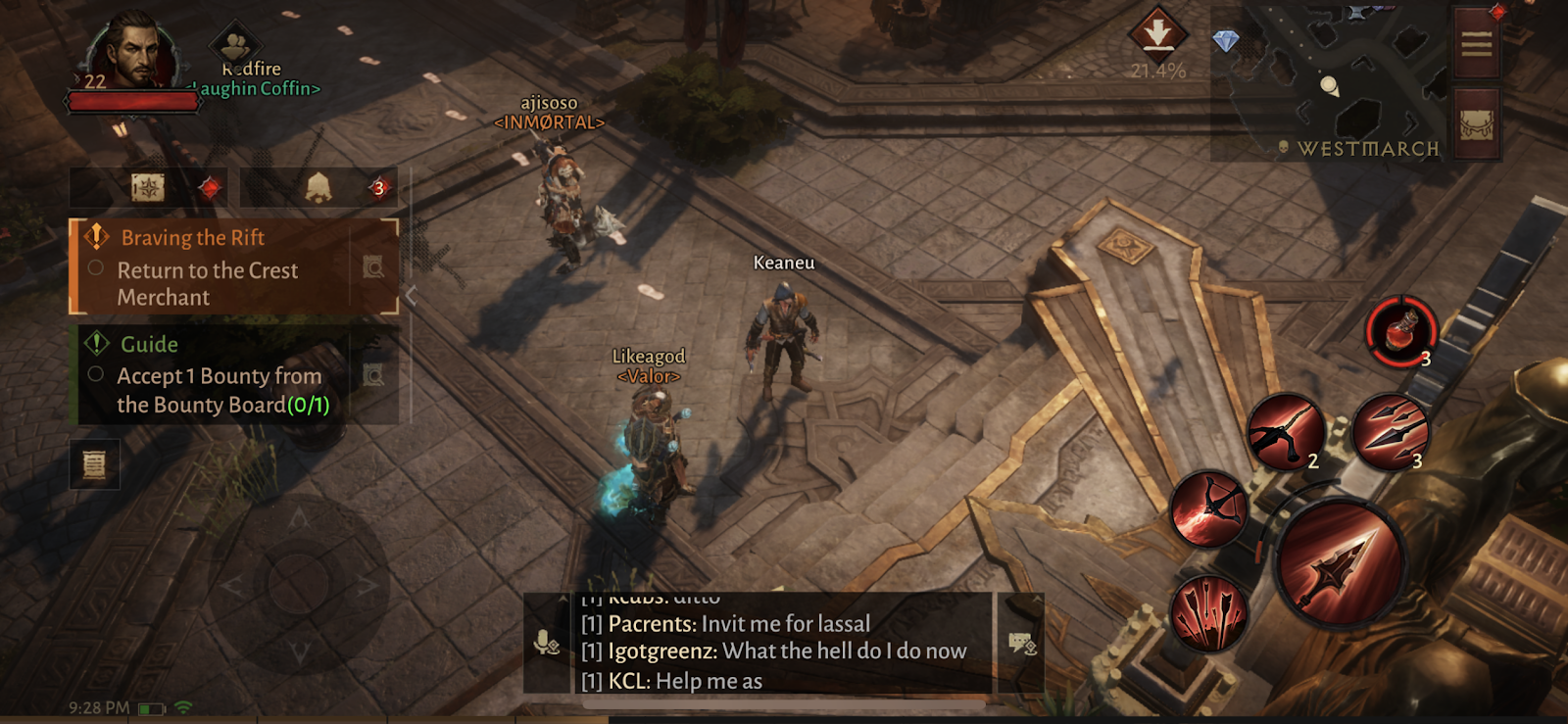Screen dimensions: 1568x724
Task: Open the chat settings icon
Action: (x=1021, y=644)
